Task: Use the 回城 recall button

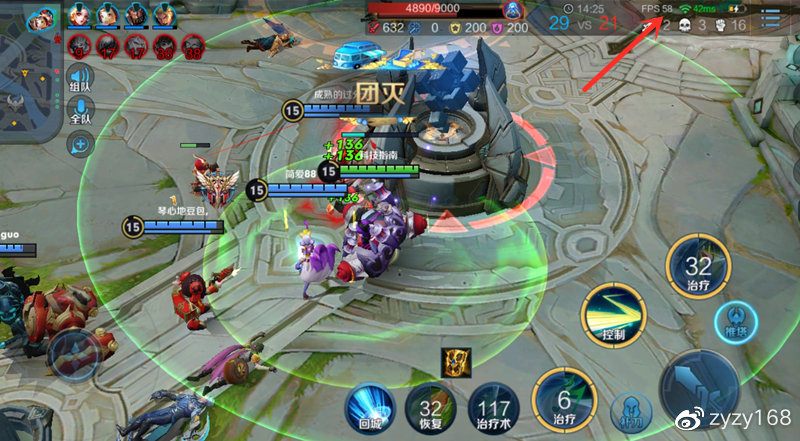Action: point(368,410)
